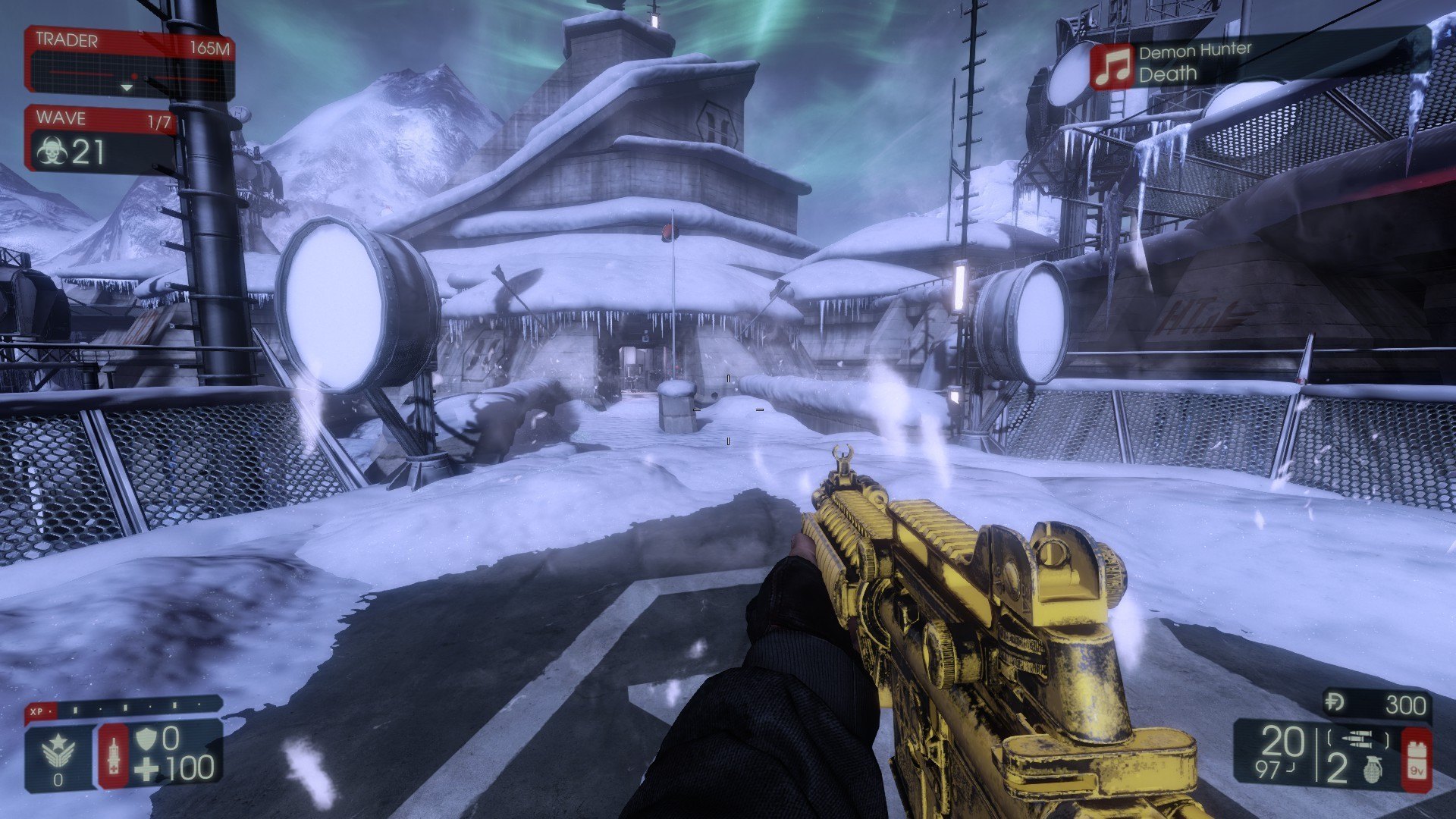Viewport: 1456px width, 819px height.
Task: Click the biohazard wave icon
Action: (x=52, y=152)
